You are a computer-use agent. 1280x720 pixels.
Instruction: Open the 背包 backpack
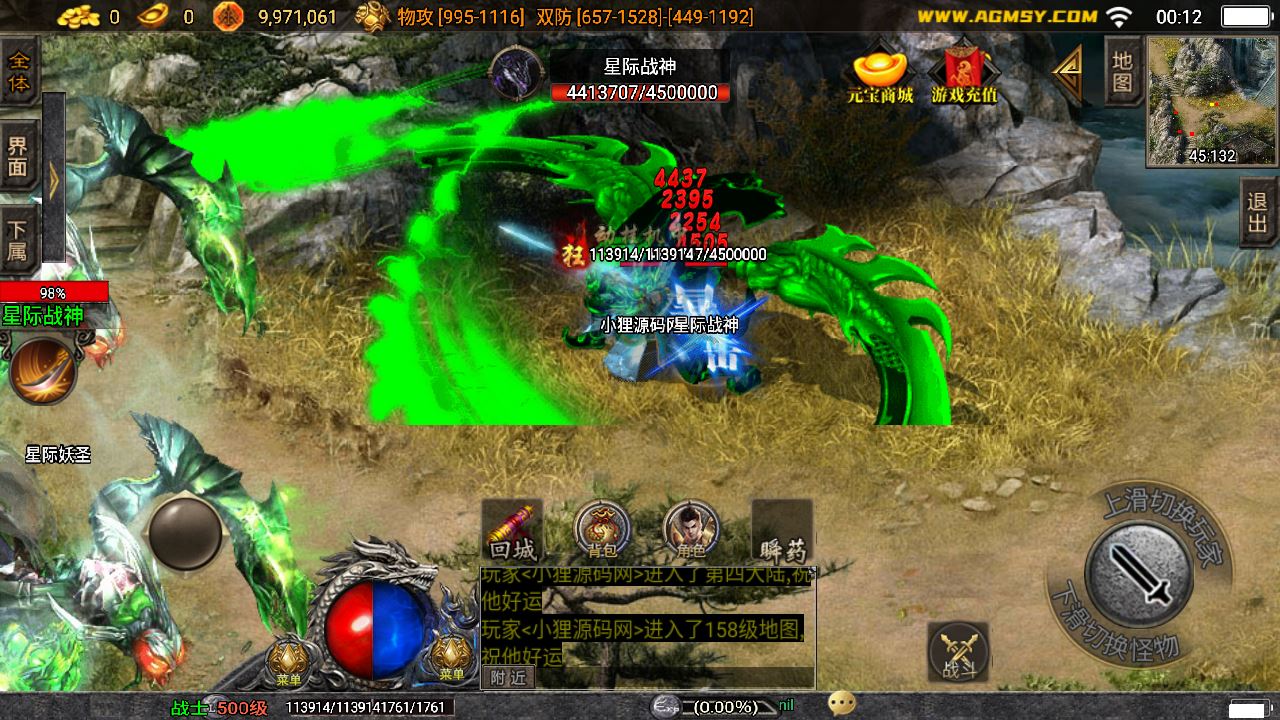(x=602, y=530)
